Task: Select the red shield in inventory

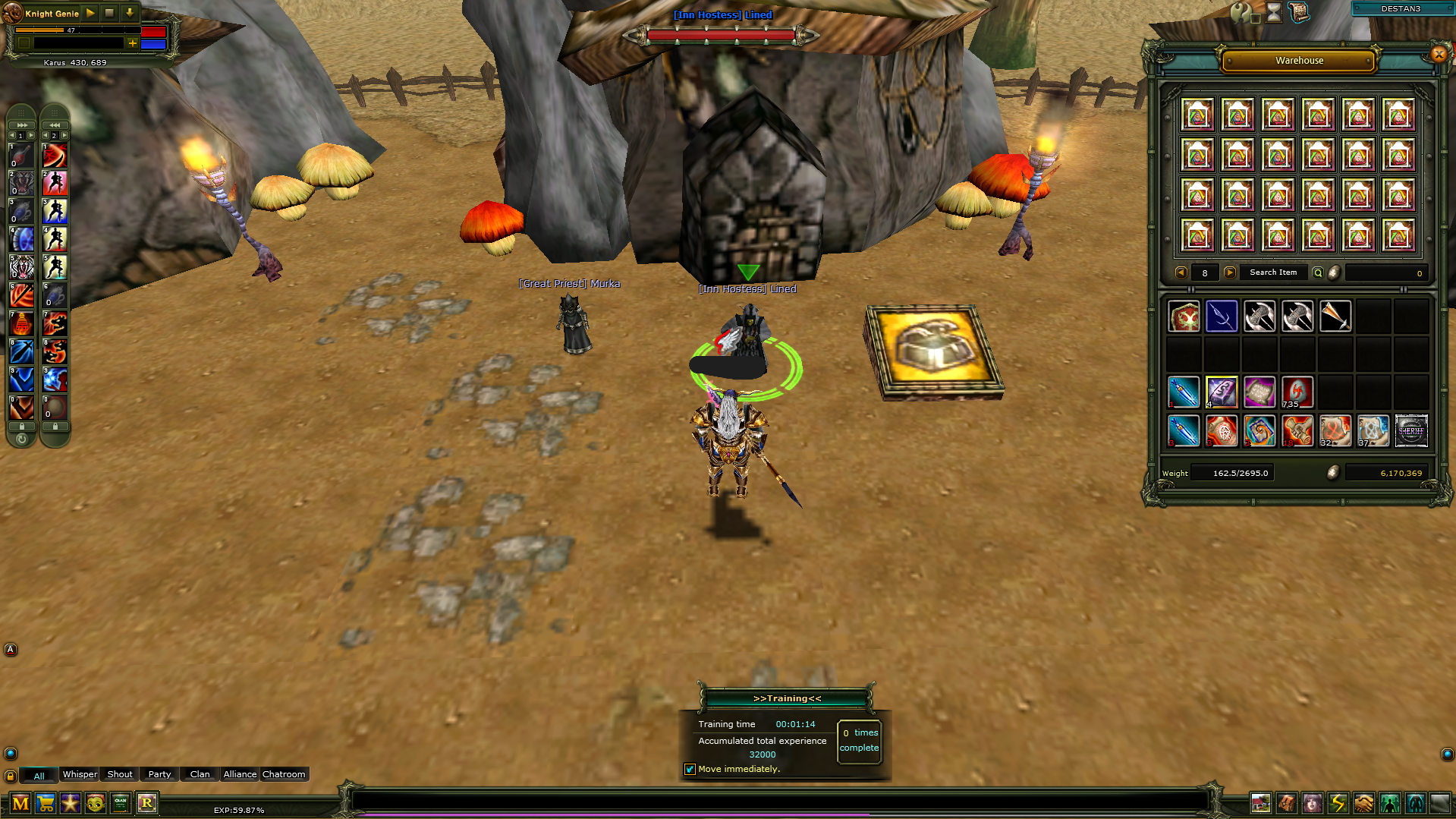Action: pyautogui.click(x=1184, y=317)
